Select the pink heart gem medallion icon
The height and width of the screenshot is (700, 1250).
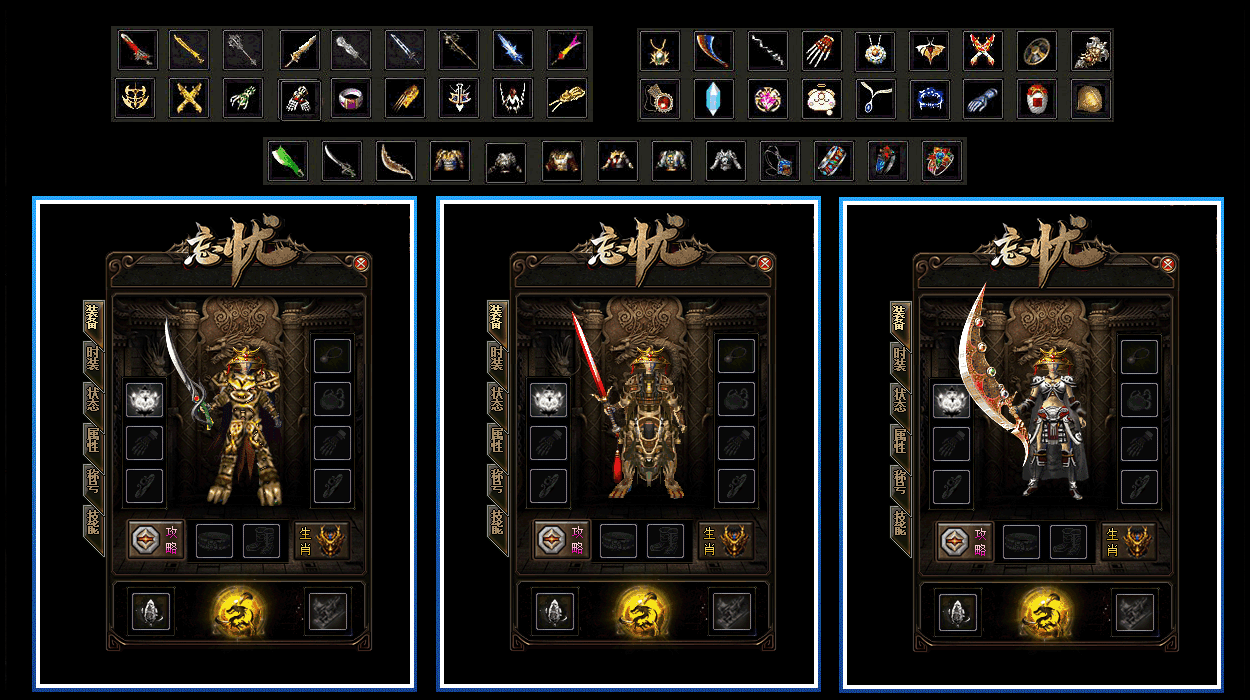pos(768,99)
